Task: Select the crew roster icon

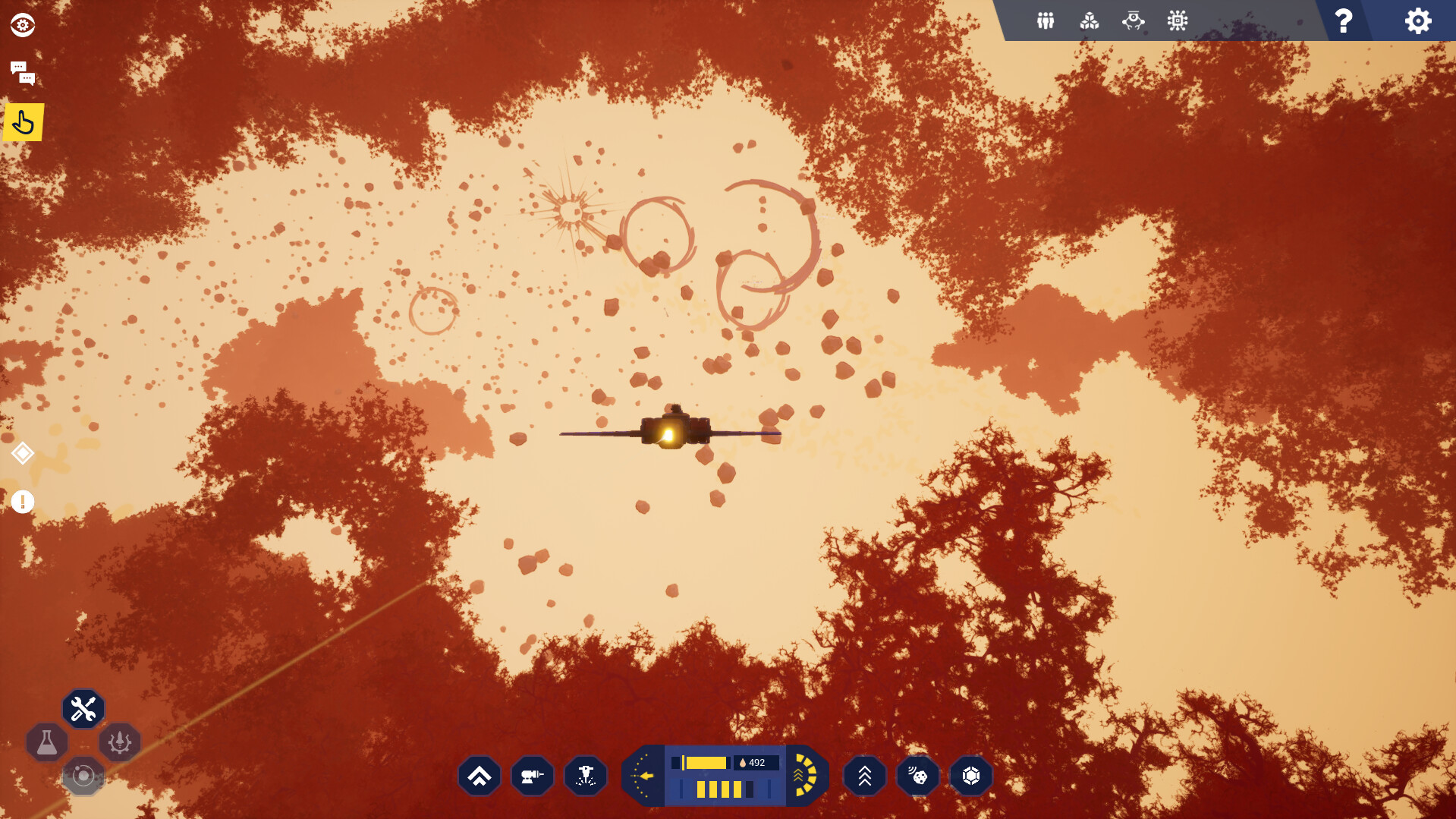Action: tap(1044, 20)
